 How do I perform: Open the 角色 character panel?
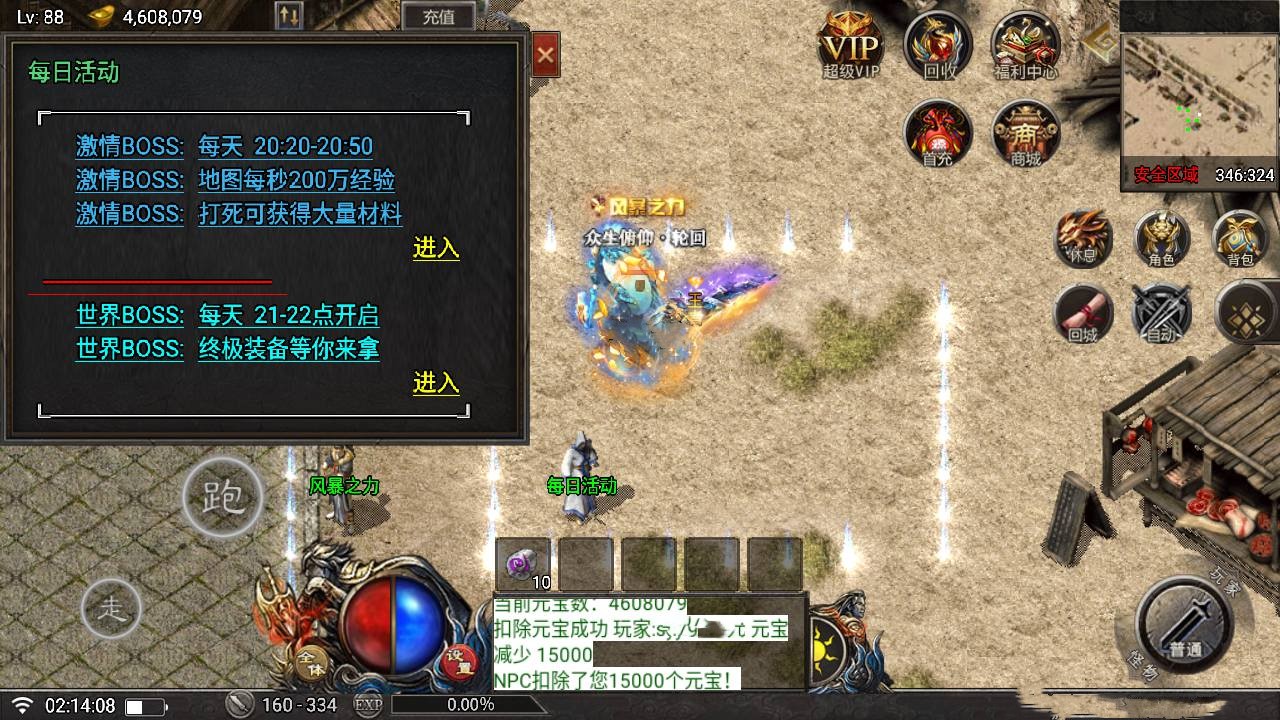1162,240
